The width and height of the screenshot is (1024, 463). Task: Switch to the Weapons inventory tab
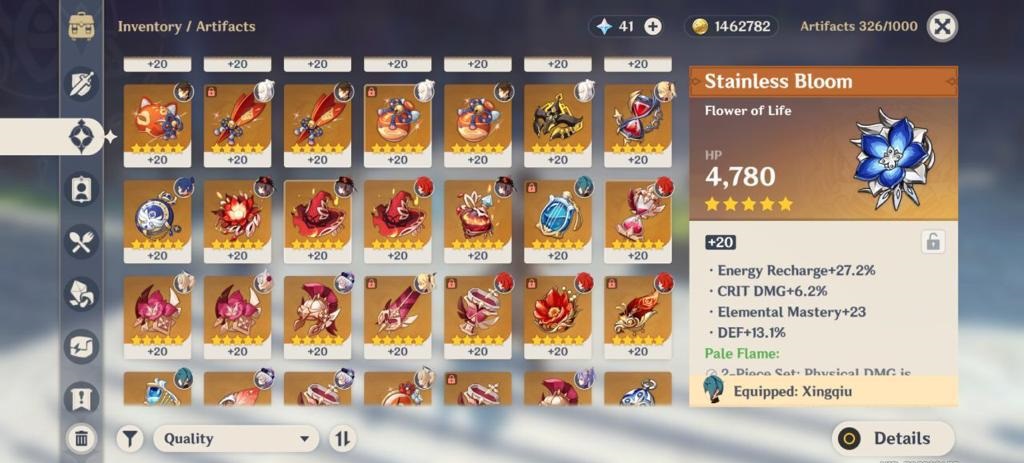(x=82, y=84)
